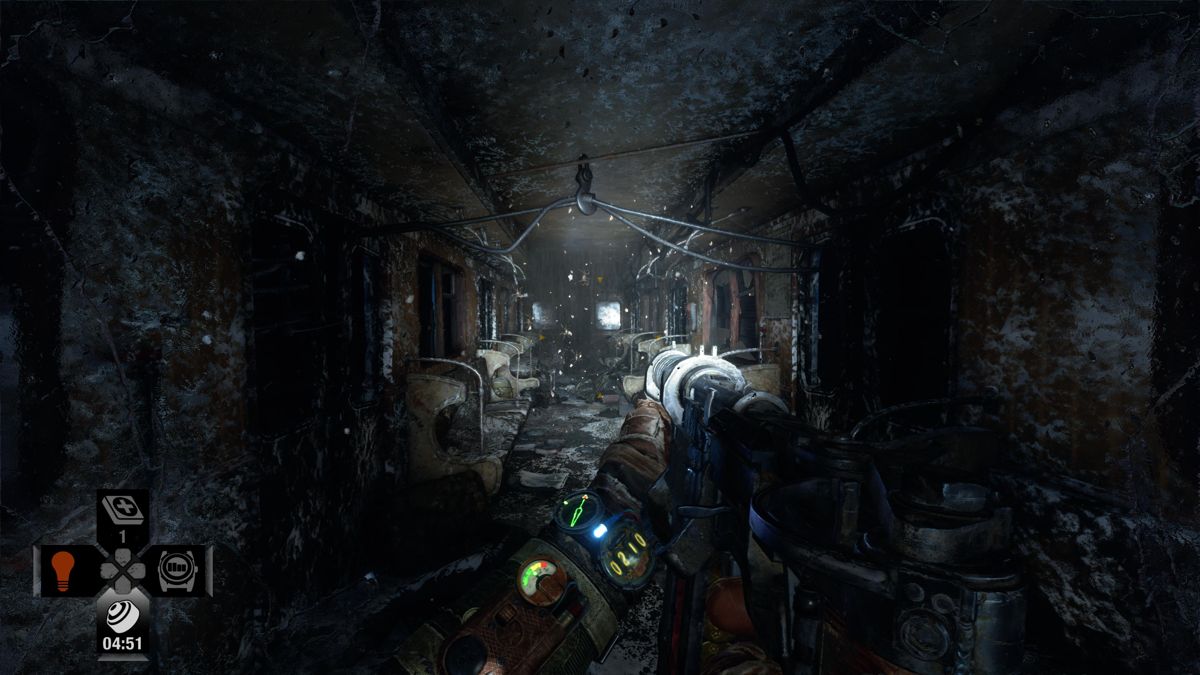Image resolution: width=1200 pixels, height=675 pixels.
Task: Select the wristwatch charge icon
Action: point(179,570)
